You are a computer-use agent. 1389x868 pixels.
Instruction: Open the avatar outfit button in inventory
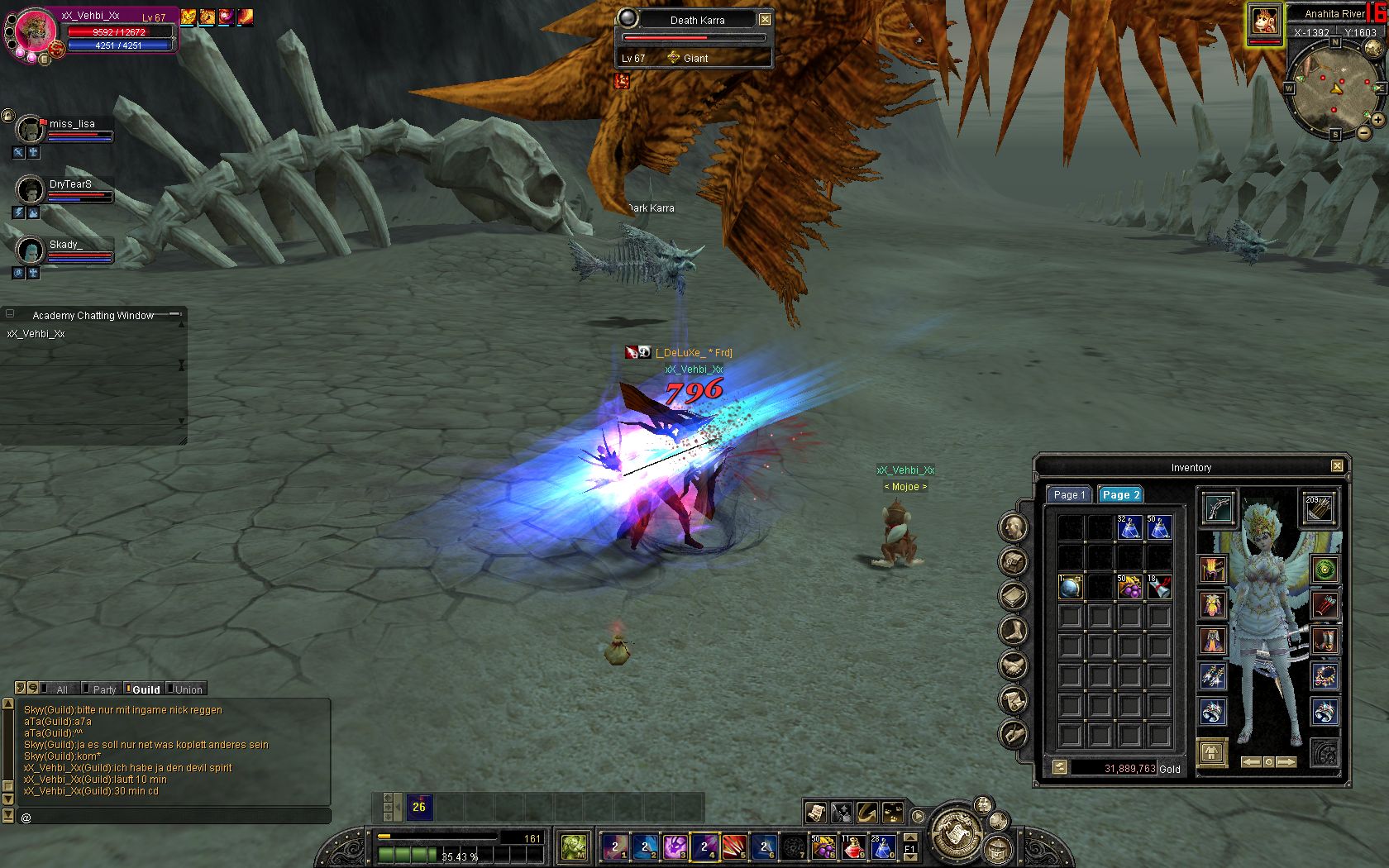point(1212,753)
